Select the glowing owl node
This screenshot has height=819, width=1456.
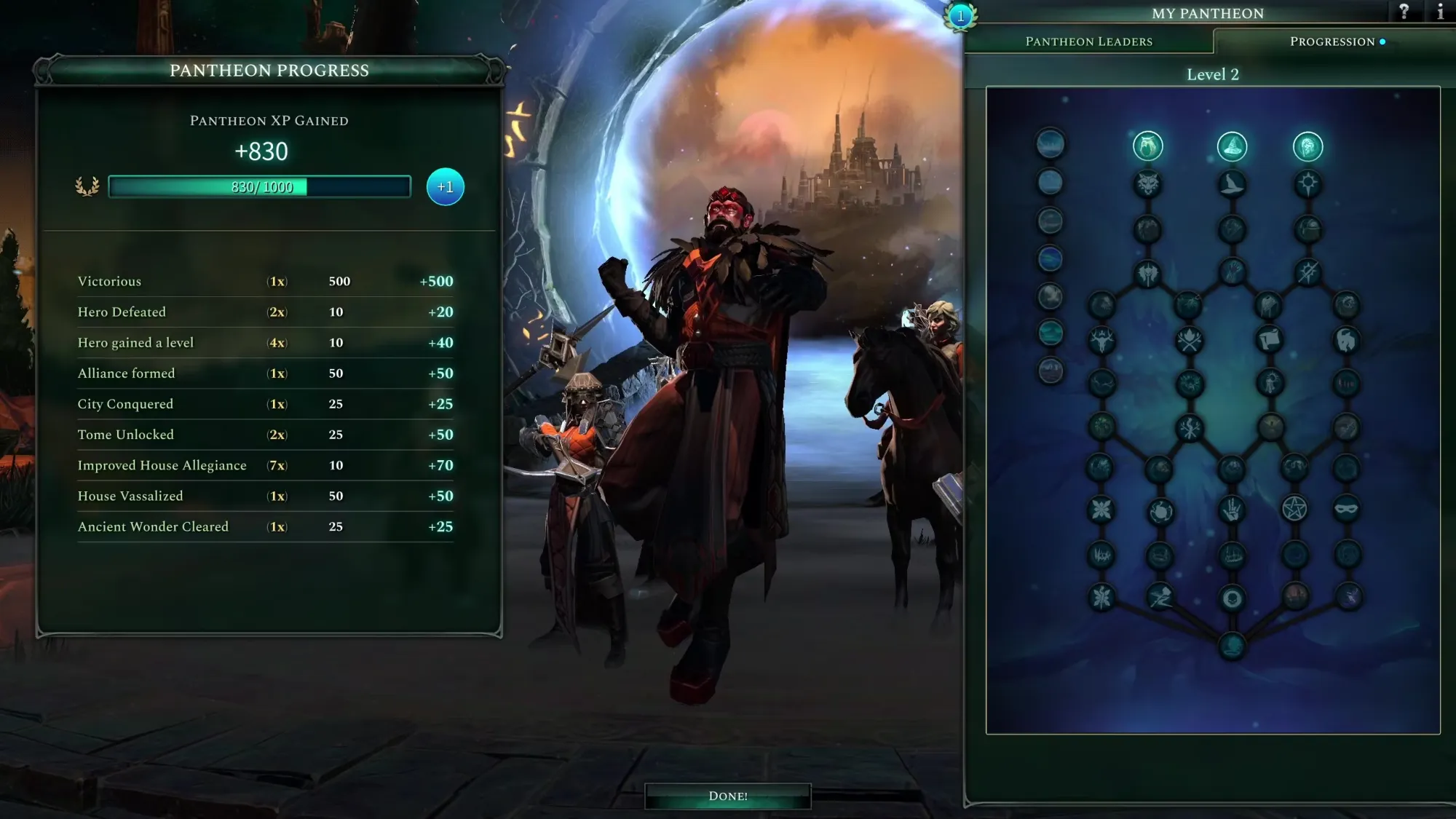(x=1148, y=147)
